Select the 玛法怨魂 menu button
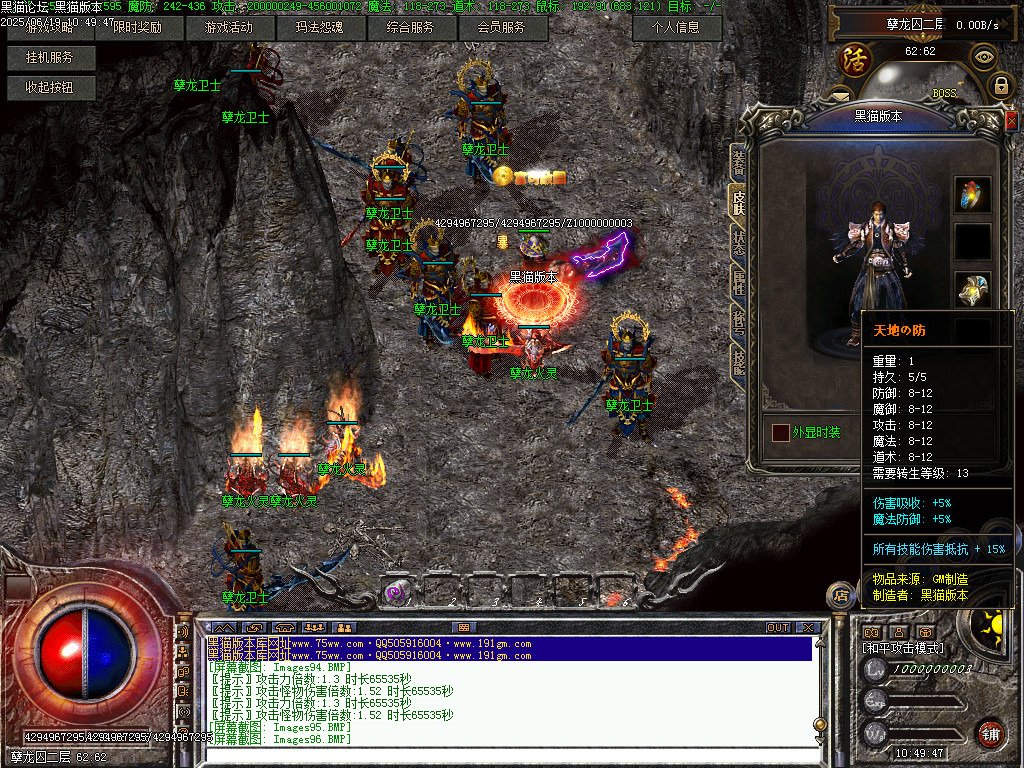Screen dimensions: 1024x768 click(x=320, y=28)
